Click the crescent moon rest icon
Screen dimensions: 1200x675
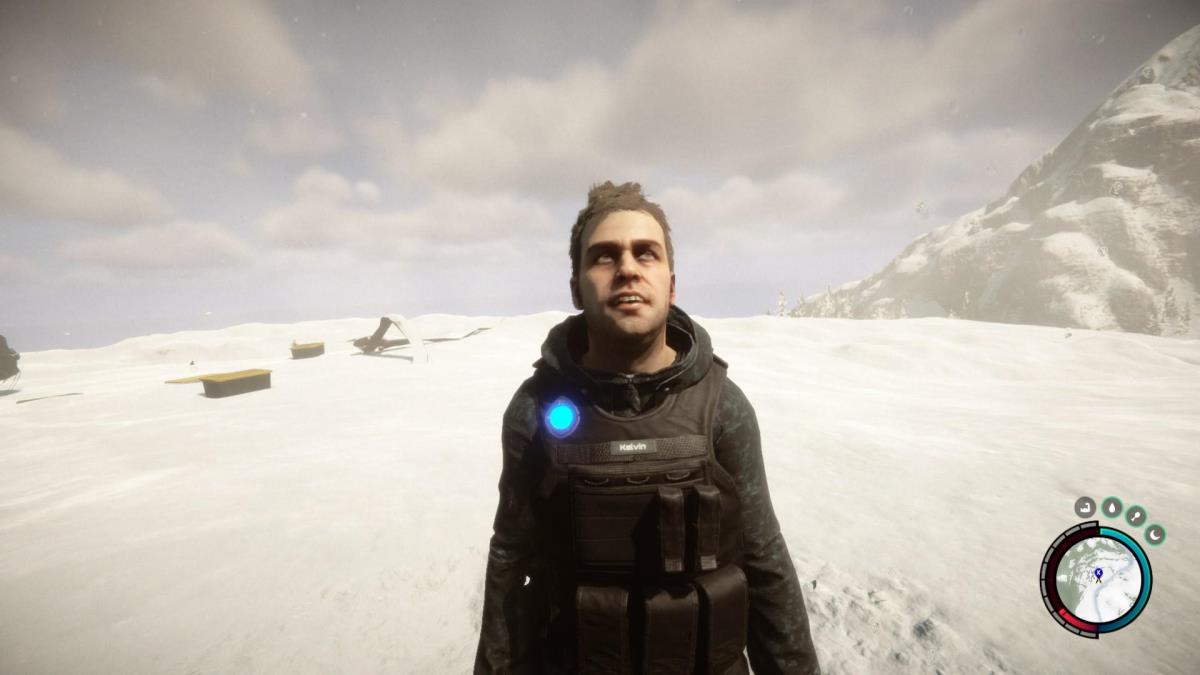[1155, 534]
